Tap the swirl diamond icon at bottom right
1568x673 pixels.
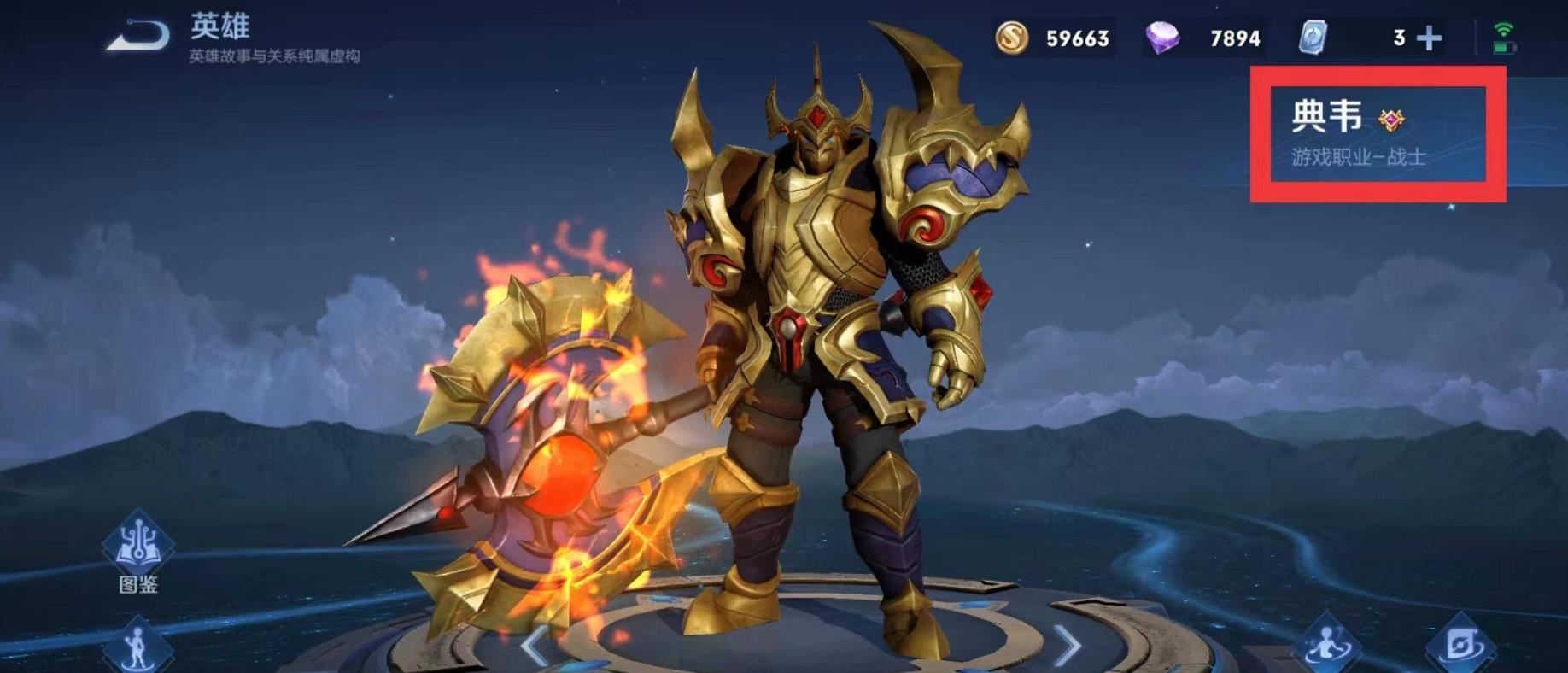1460,645
